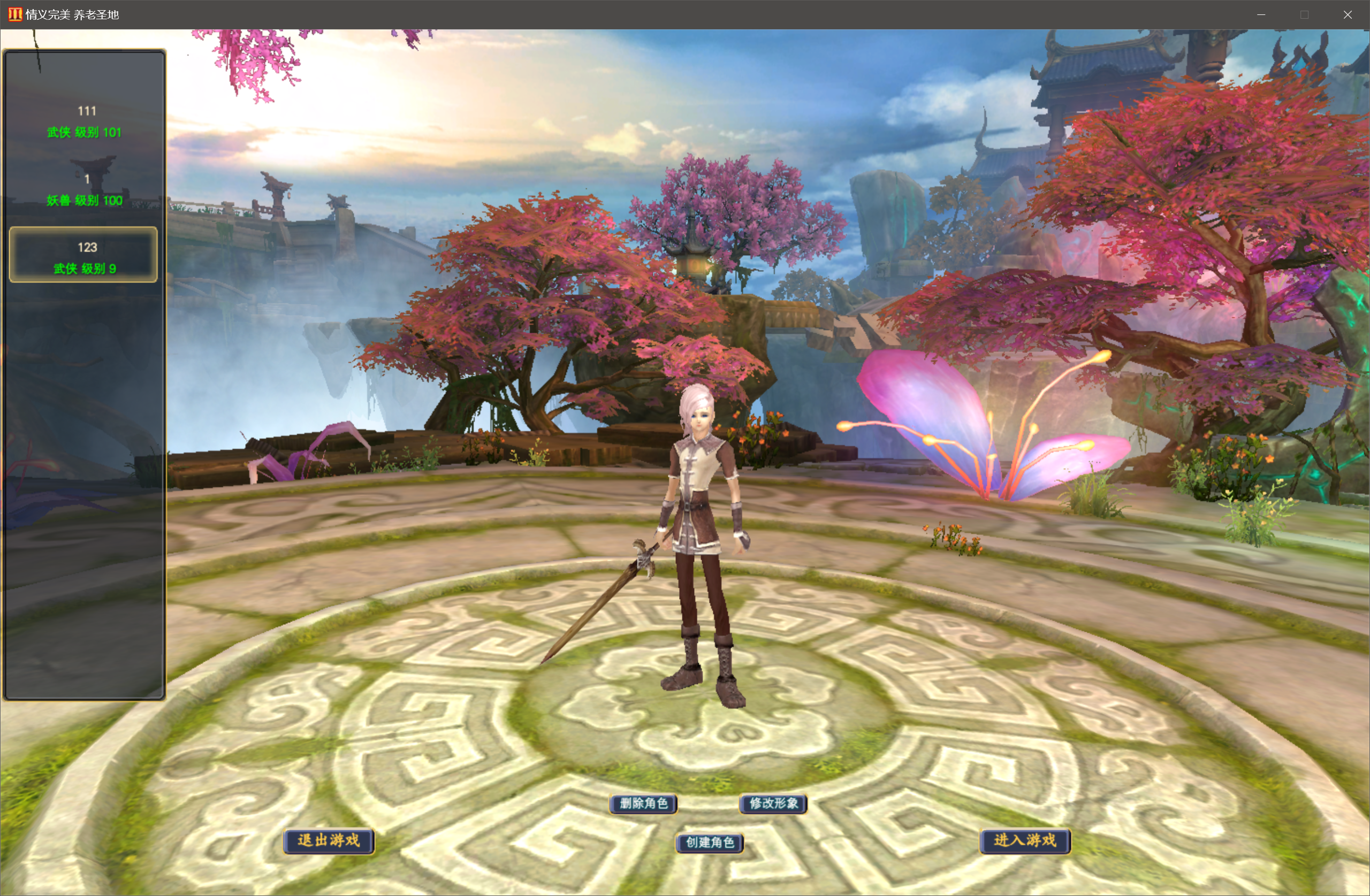The width and height of the screenshot is (1370, 896).
Task: Choose the 妖兽 级别 100 character entry
Action: coord(85,190)
